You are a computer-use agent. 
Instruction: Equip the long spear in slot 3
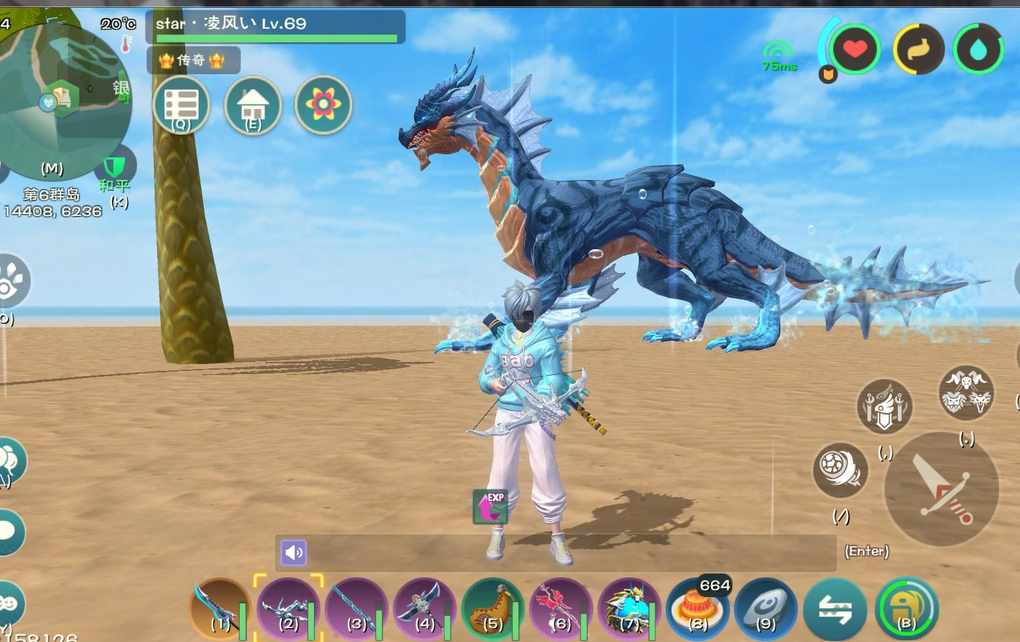click(x=357, y=608)
